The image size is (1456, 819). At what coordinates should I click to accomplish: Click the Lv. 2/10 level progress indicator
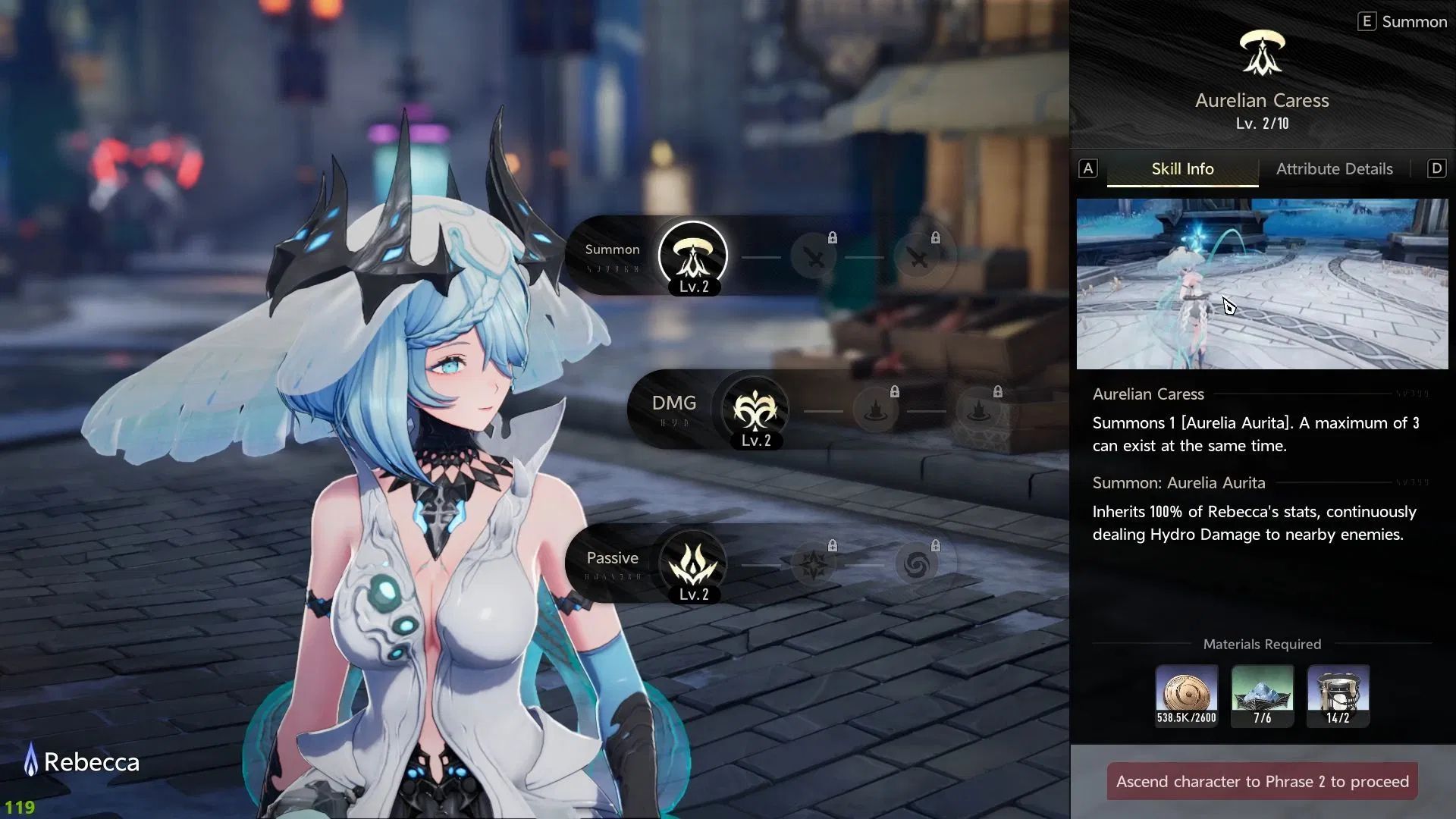(x=1261, y=124)
